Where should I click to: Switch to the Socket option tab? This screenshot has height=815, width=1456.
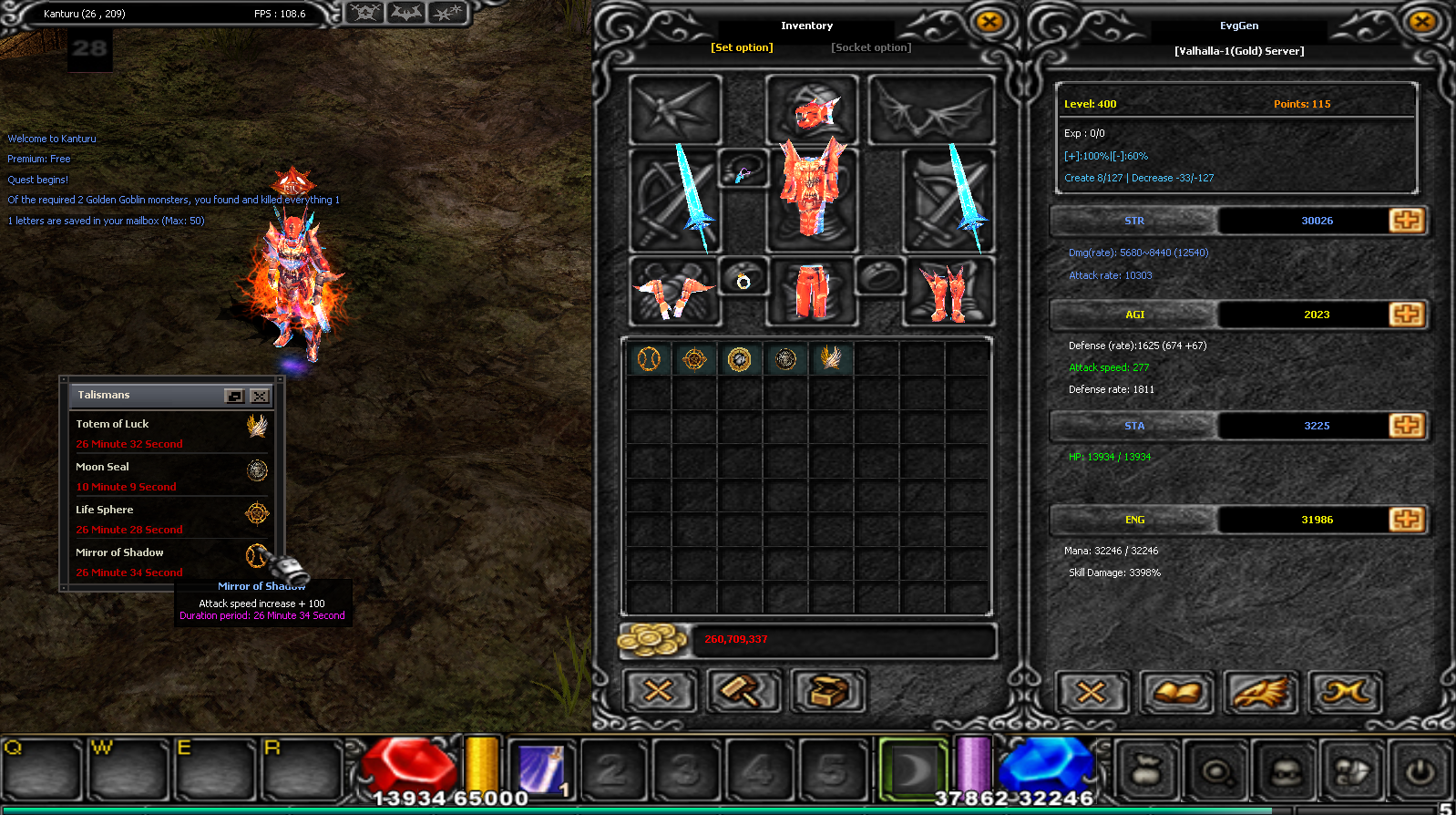(x=870, y=47)
